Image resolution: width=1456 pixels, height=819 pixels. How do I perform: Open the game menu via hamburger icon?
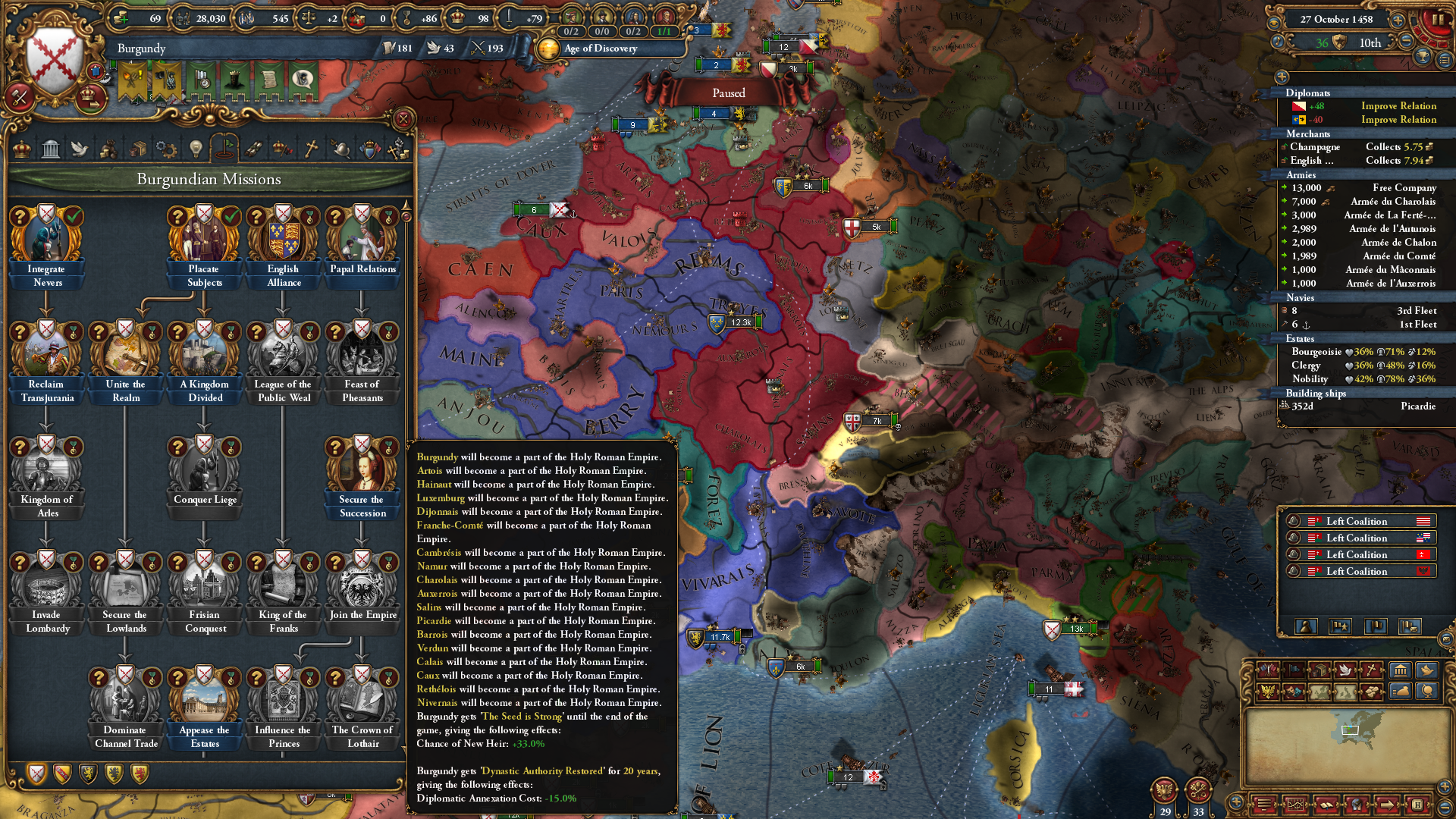coord(1265,804)
